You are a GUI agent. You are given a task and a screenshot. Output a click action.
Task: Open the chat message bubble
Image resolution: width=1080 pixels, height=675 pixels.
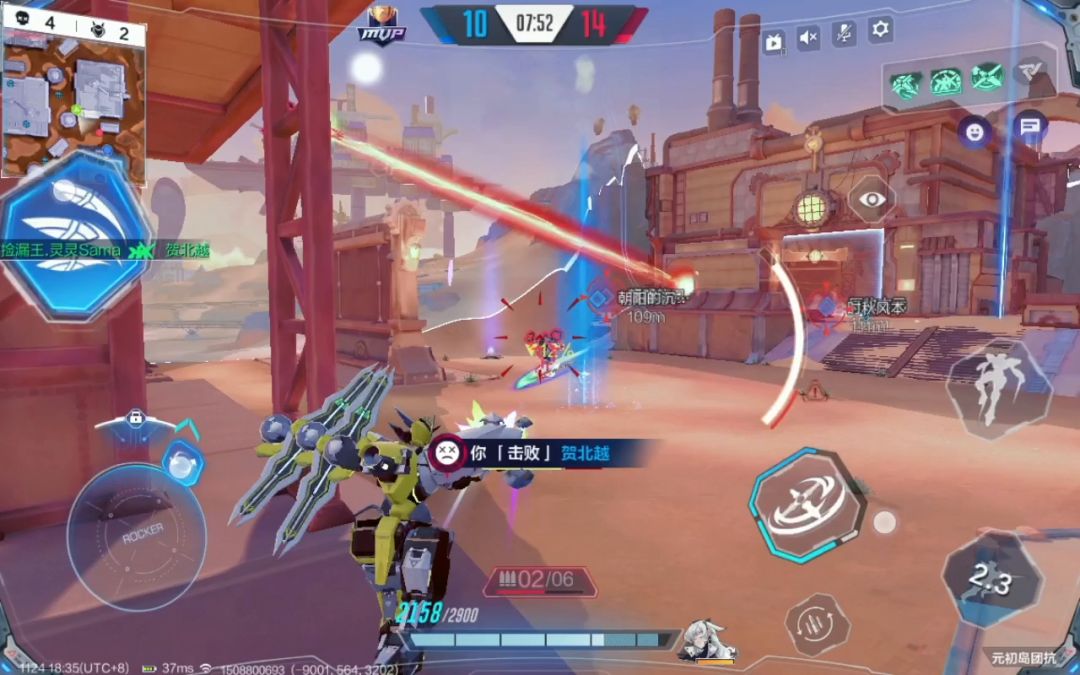click(1028, 127)
